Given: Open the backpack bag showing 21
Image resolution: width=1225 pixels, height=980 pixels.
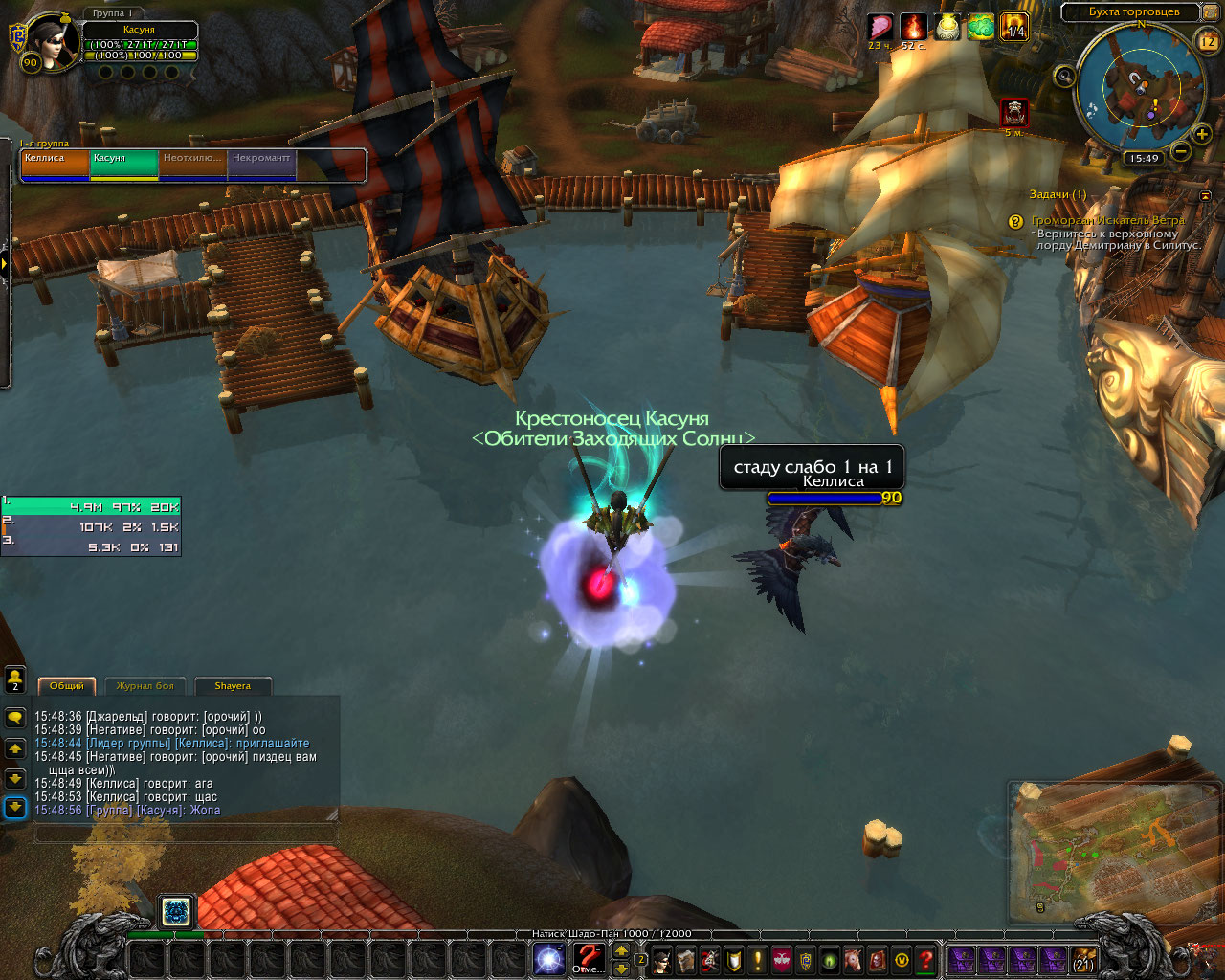Looking at the screenshot, I should (x=1083, y=960).
